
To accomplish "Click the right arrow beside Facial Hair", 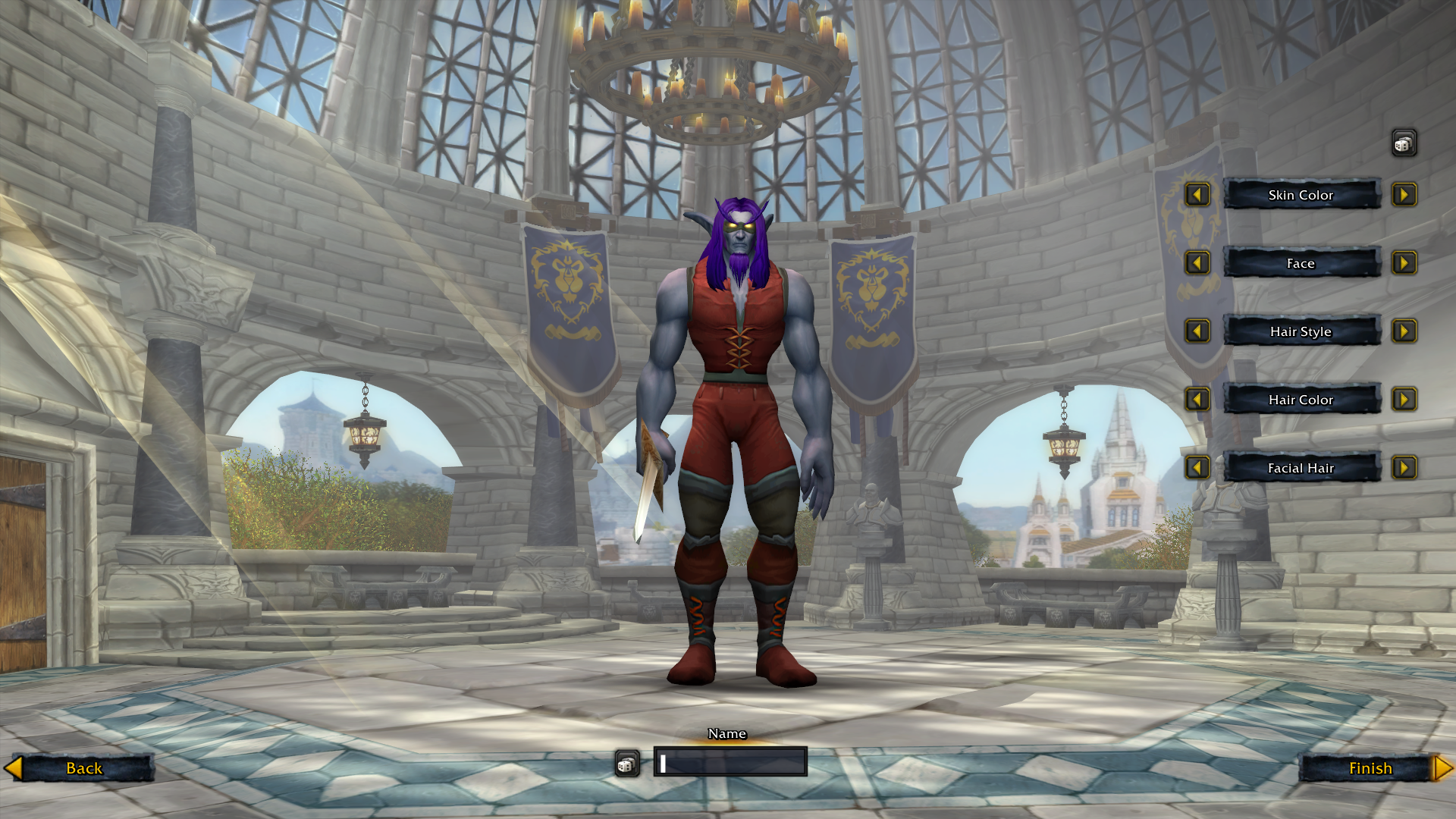I will coord(1405,468).
